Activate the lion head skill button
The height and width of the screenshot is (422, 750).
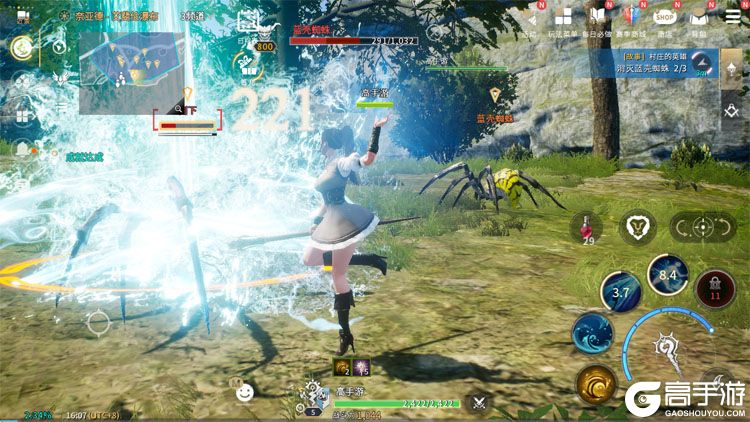pos(637,228)
